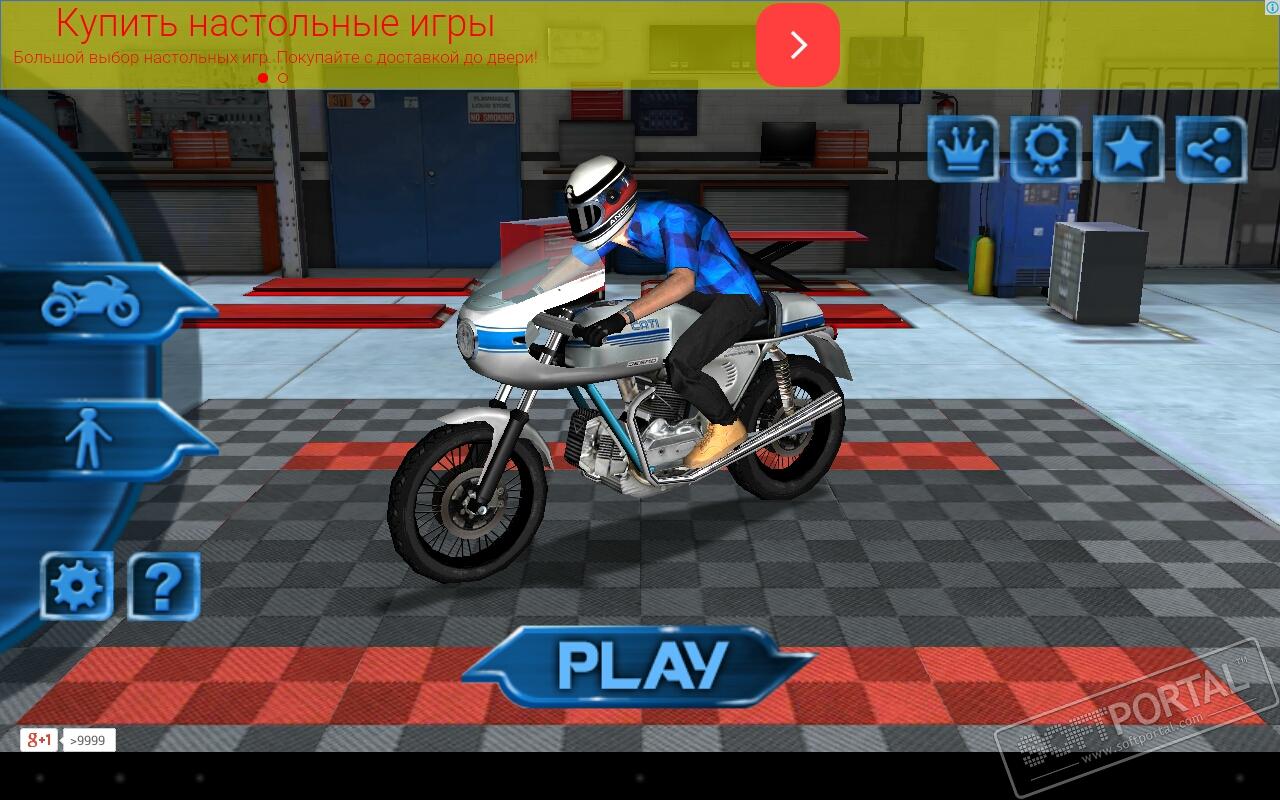Click the Google +1 button

pos(39,740)
